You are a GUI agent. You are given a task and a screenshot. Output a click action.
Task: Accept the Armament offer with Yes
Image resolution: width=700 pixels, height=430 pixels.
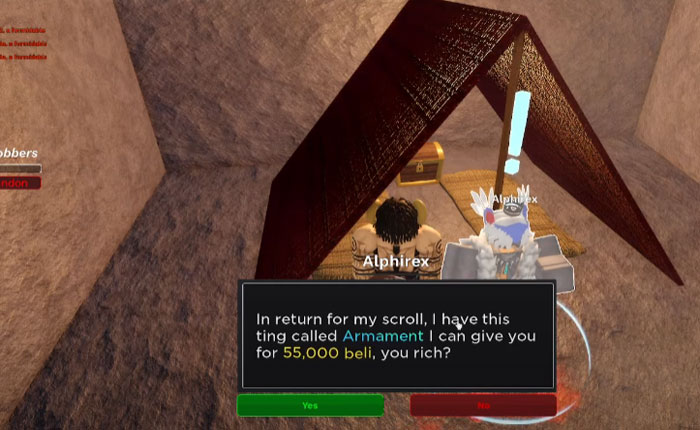(310, 405)
